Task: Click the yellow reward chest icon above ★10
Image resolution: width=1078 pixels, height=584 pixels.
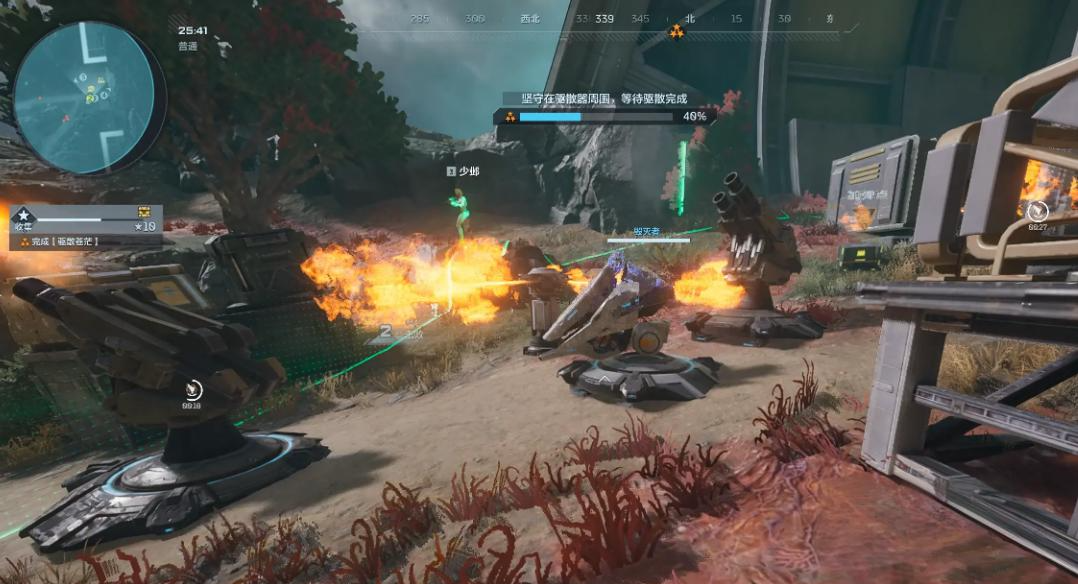Action: click(144, 212)
